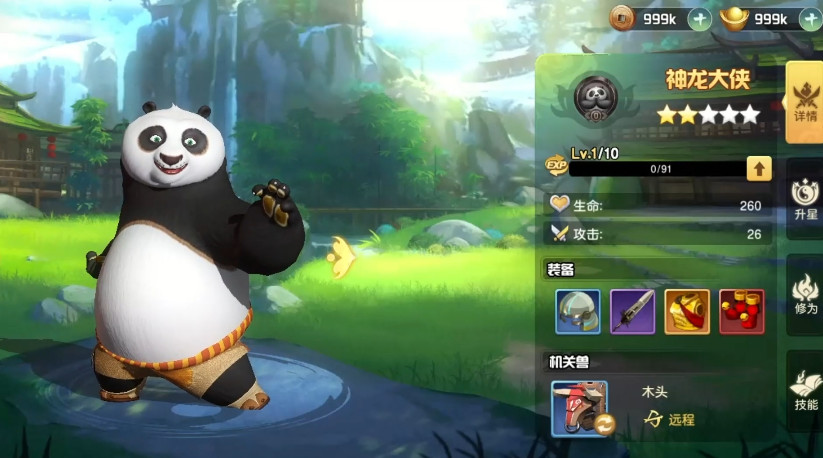Viewport: 823px width, 458px height.
Task: Show the 技能 skills tab
Action: click(804, 389)
